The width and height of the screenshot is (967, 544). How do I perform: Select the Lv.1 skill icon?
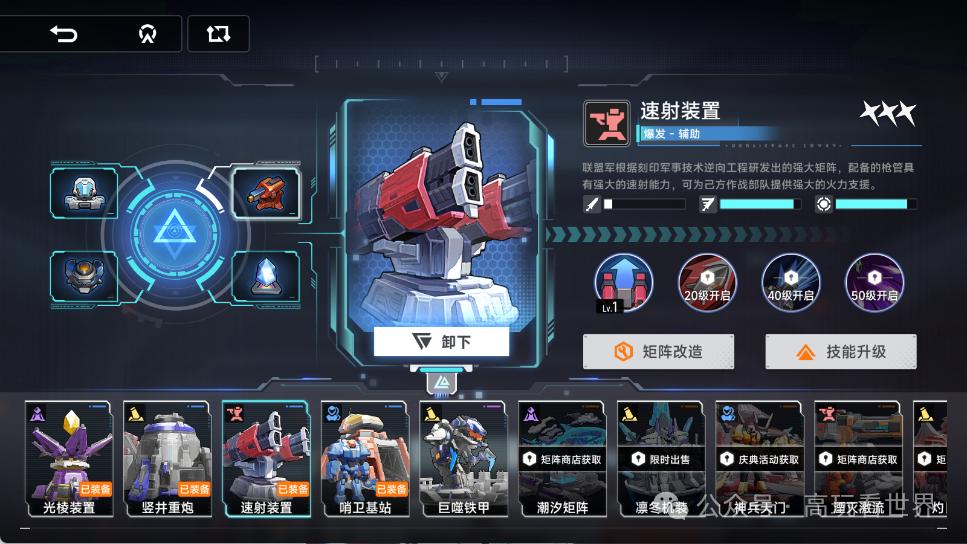coord(624,283)
